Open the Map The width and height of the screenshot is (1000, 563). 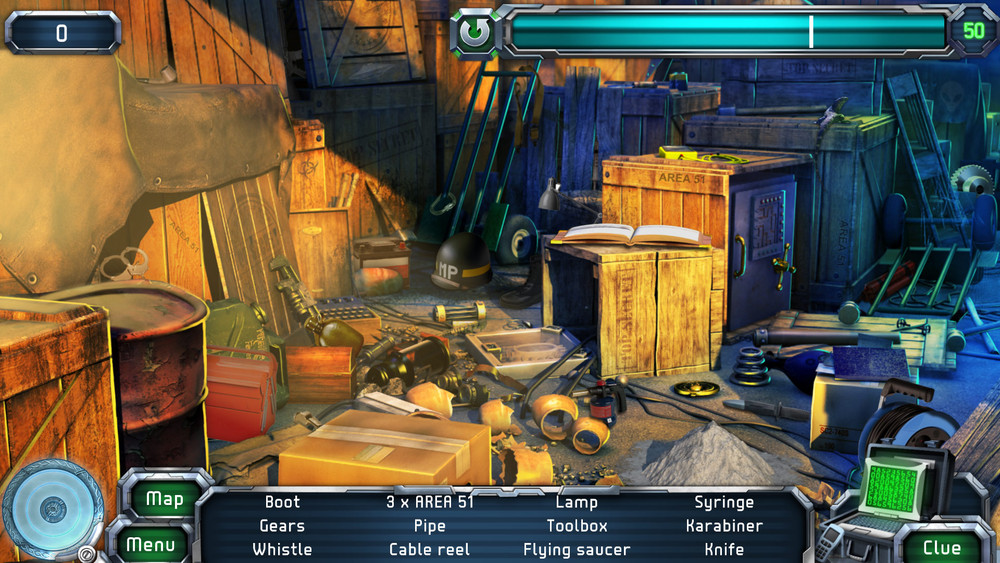(165, 499)
